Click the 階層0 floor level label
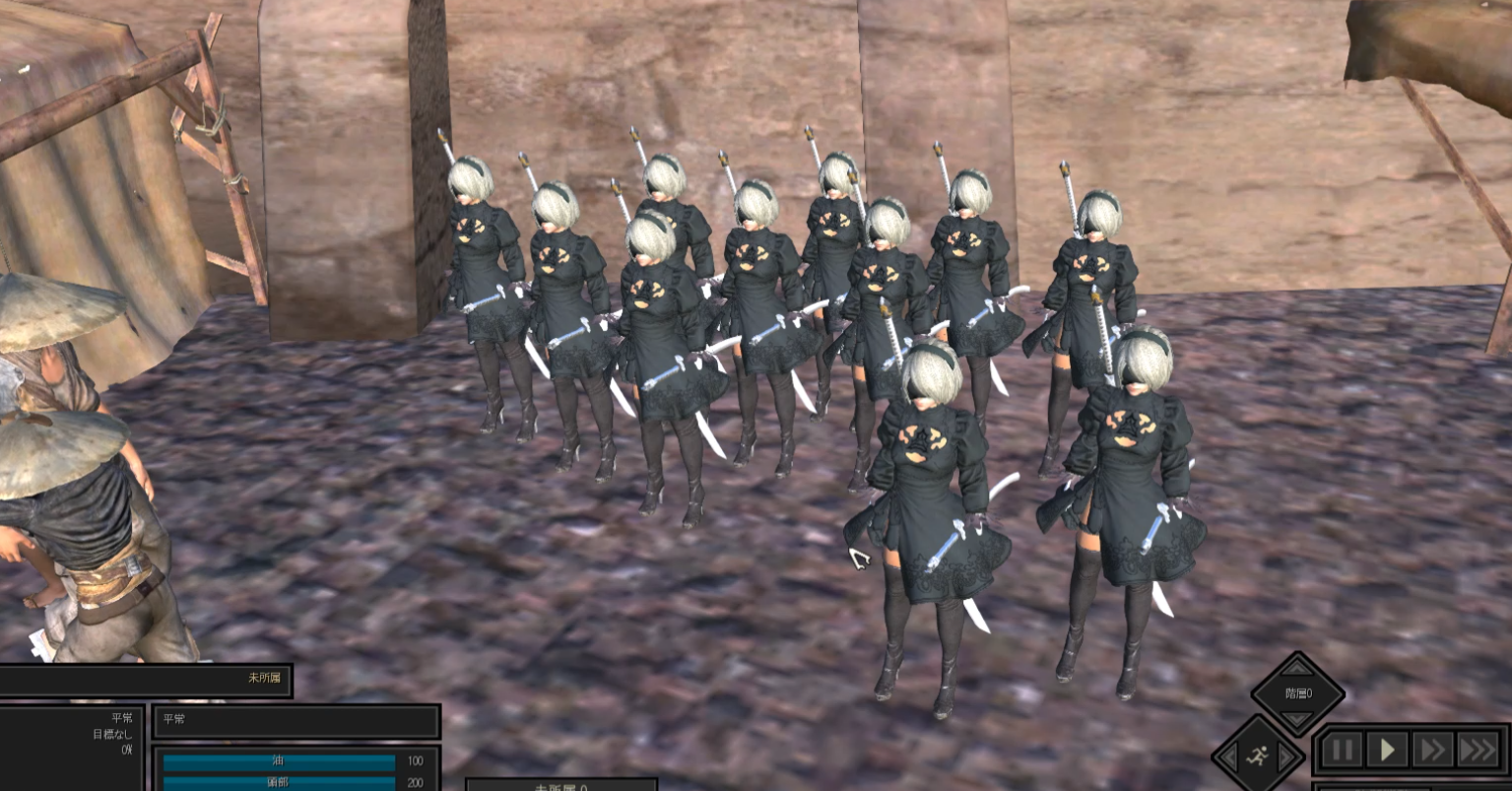This screenshot has width=1512, height=791. coord(1300,693)
